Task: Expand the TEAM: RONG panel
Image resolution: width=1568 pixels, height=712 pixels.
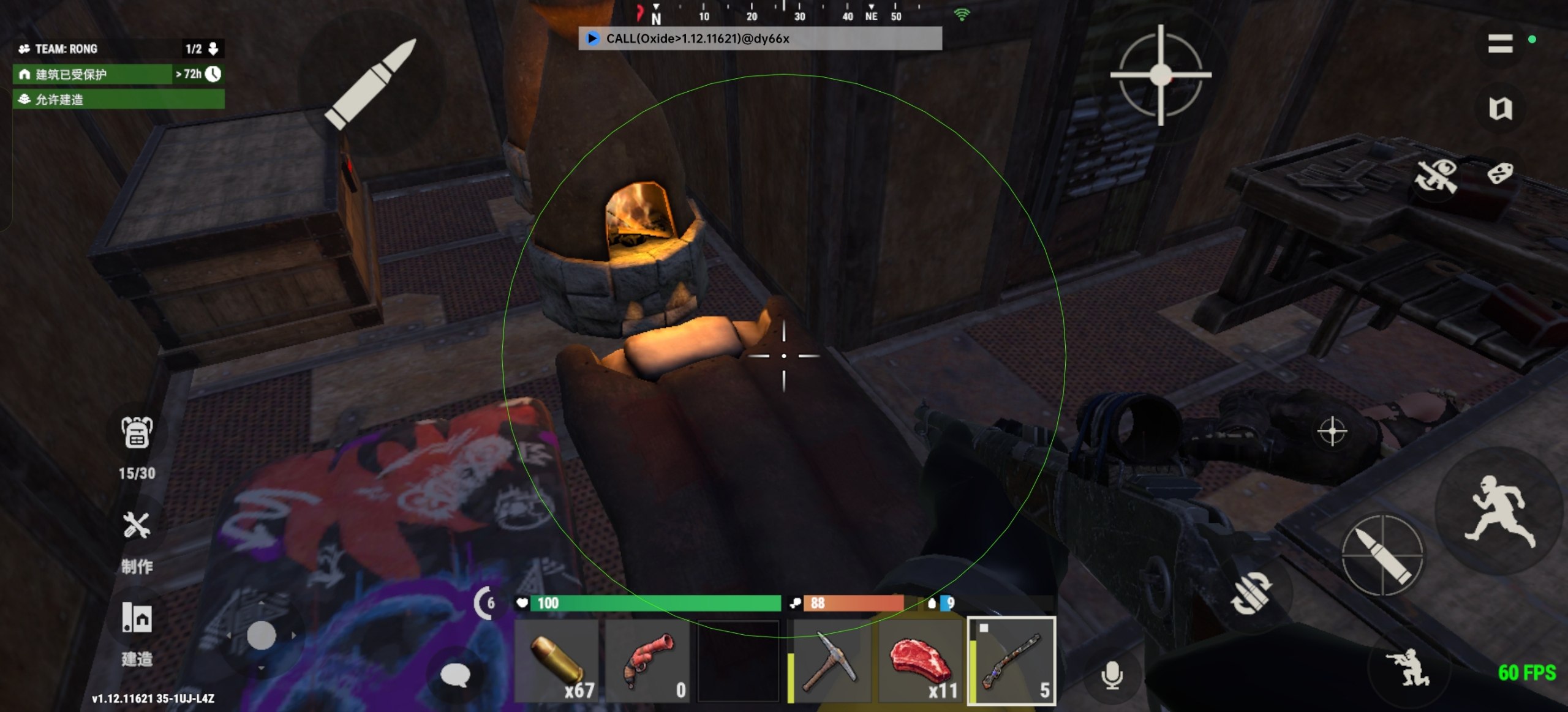Action: [x=213, y=49]
